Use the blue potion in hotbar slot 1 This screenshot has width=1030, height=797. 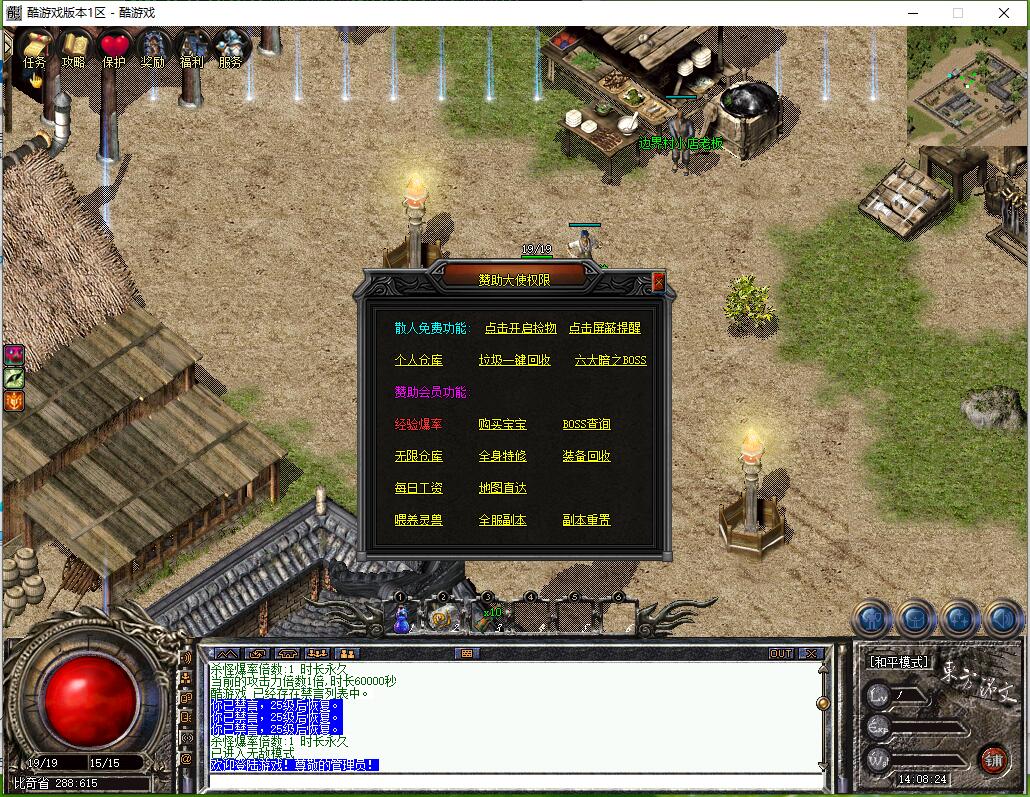click(401, 618)
